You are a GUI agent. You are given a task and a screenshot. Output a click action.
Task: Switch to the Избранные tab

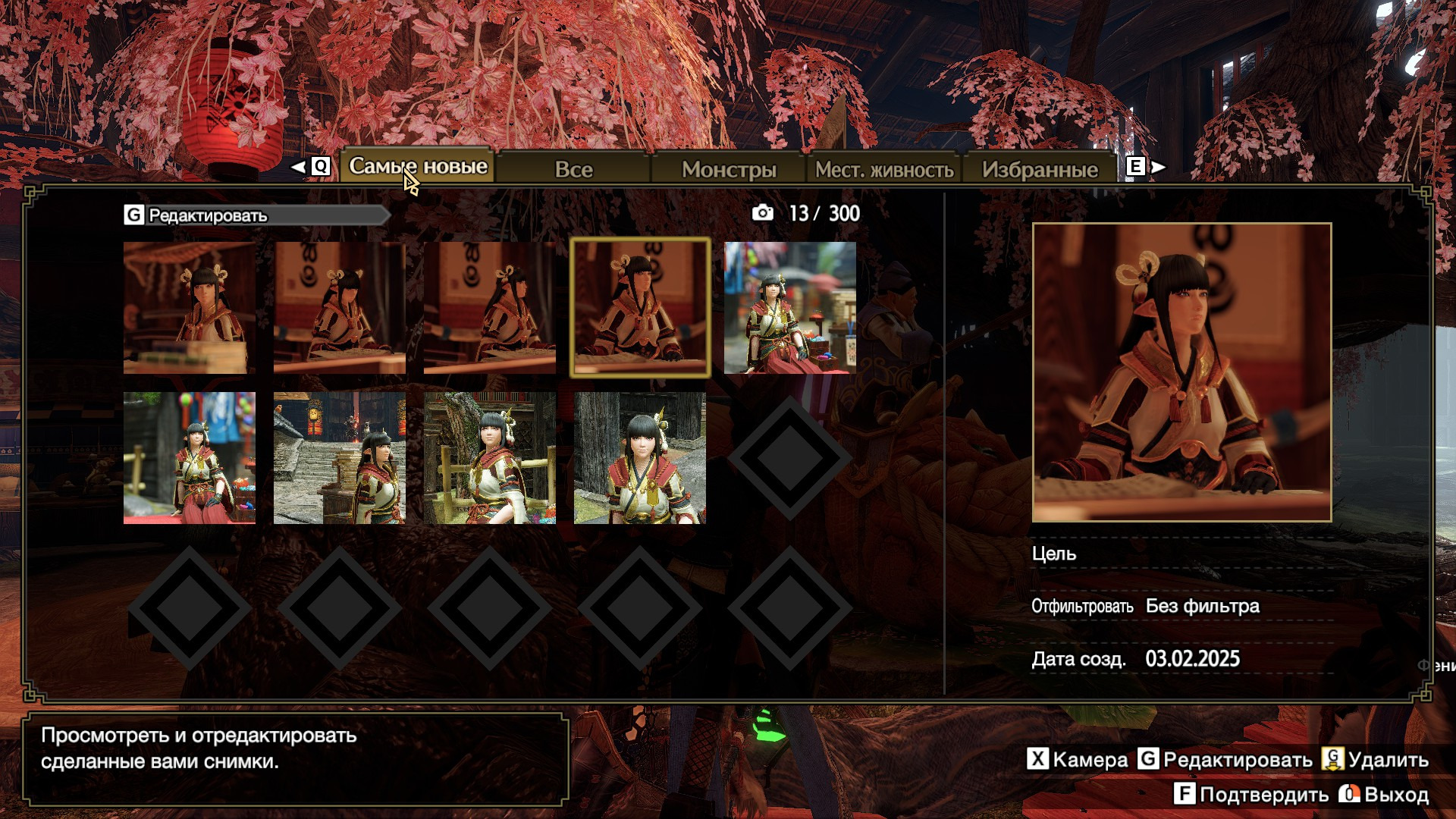1040,169
